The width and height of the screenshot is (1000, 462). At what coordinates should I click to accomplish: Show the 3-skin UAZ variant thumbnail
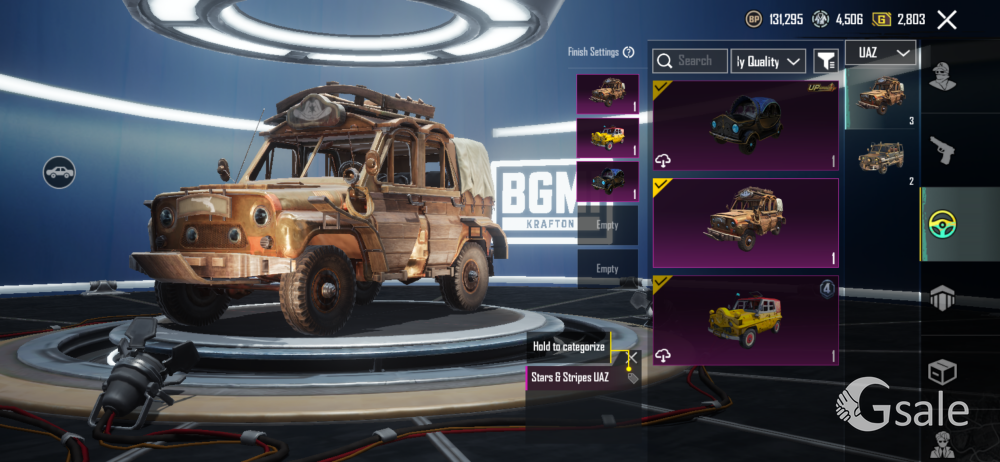(x=881, y=97)
